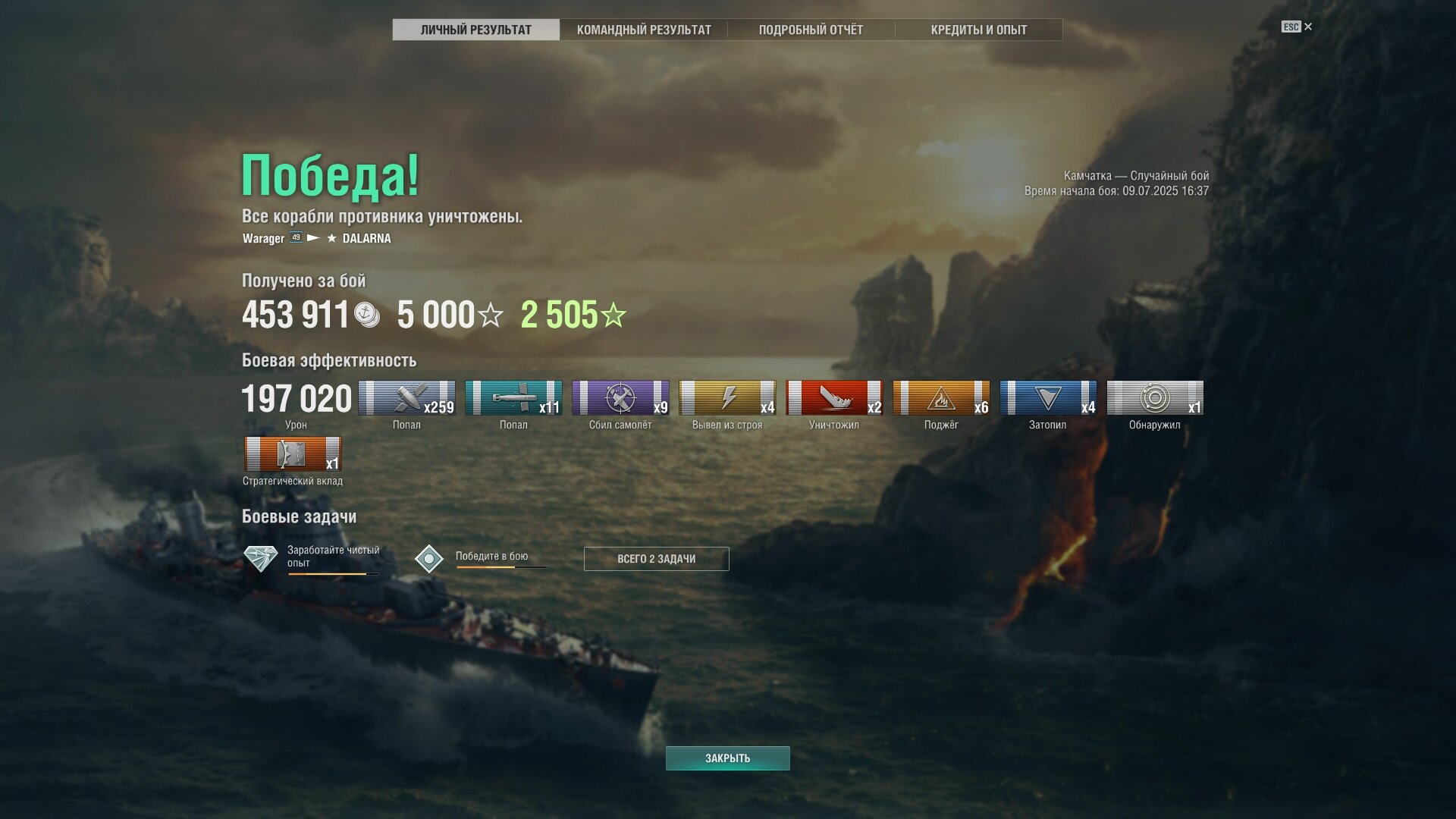This screenshot has height=819, width=1456.
Task: Choose the Затопил flooding ribbon
Action: tap(1048, 398)
